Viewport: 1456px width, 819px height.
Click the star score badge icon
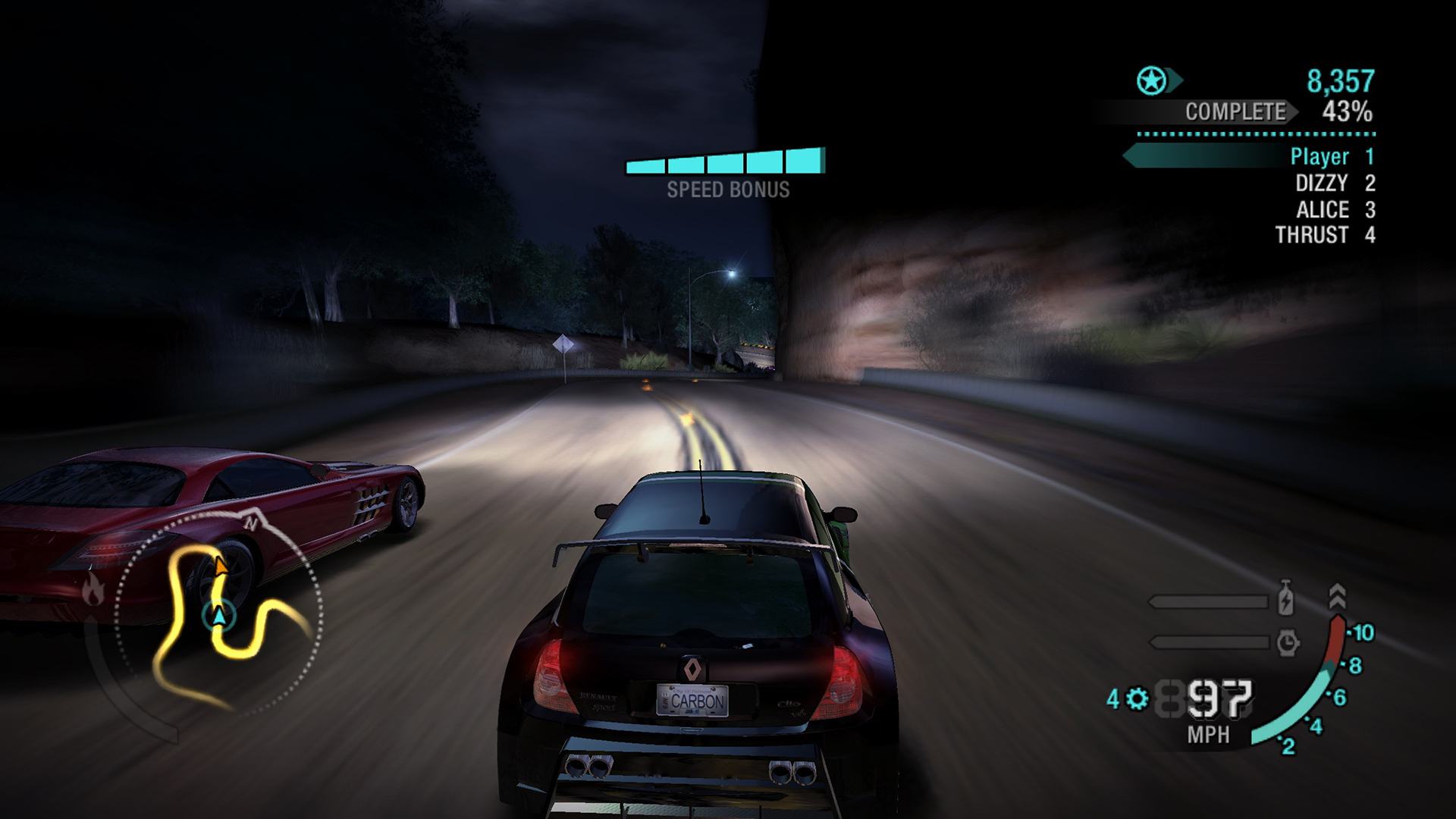point(1151,80)
